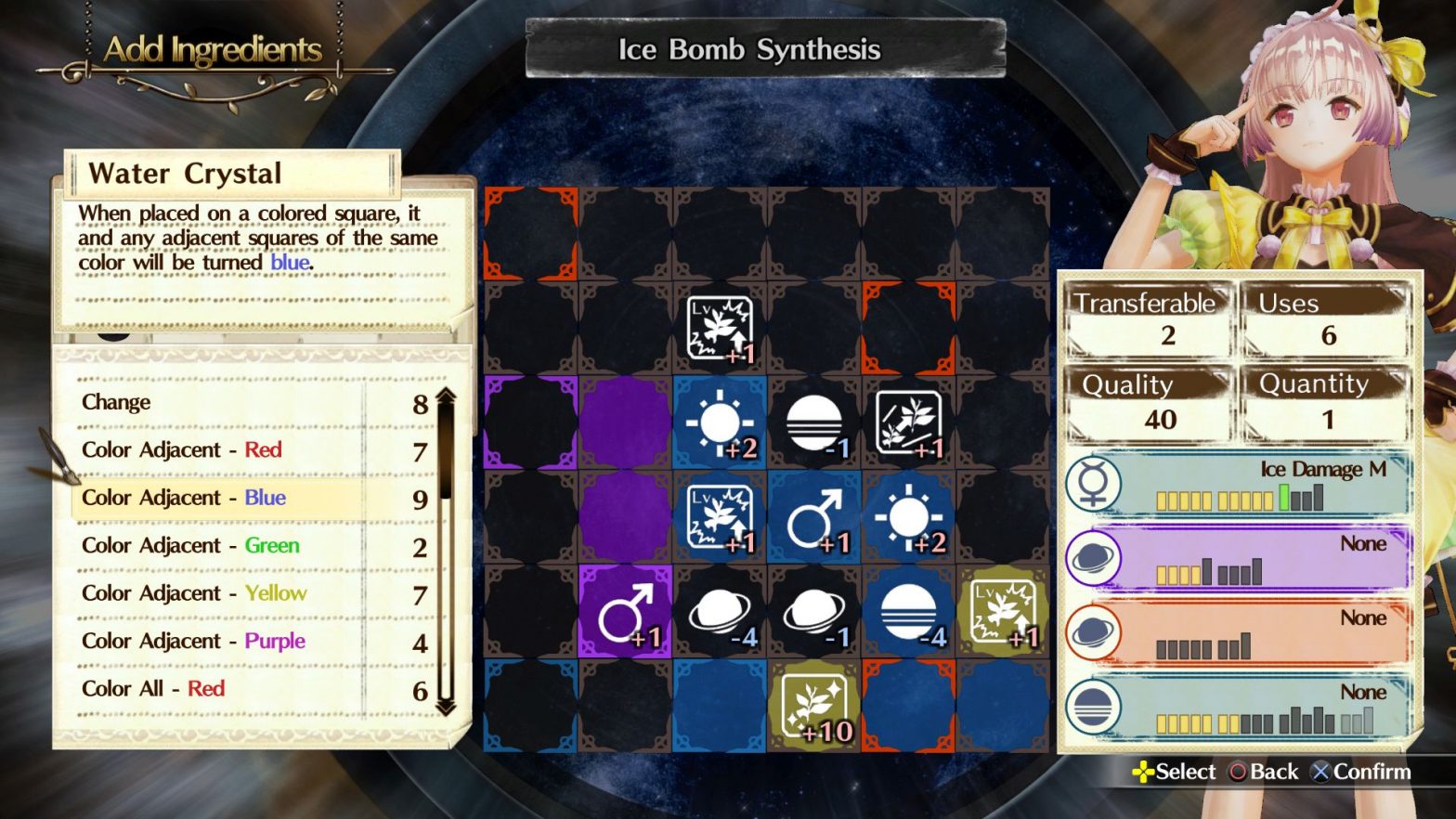Viewport: 1456px width, 819px height.
Task: Select the striped circle -1 tile
Action: pos(813,423)
